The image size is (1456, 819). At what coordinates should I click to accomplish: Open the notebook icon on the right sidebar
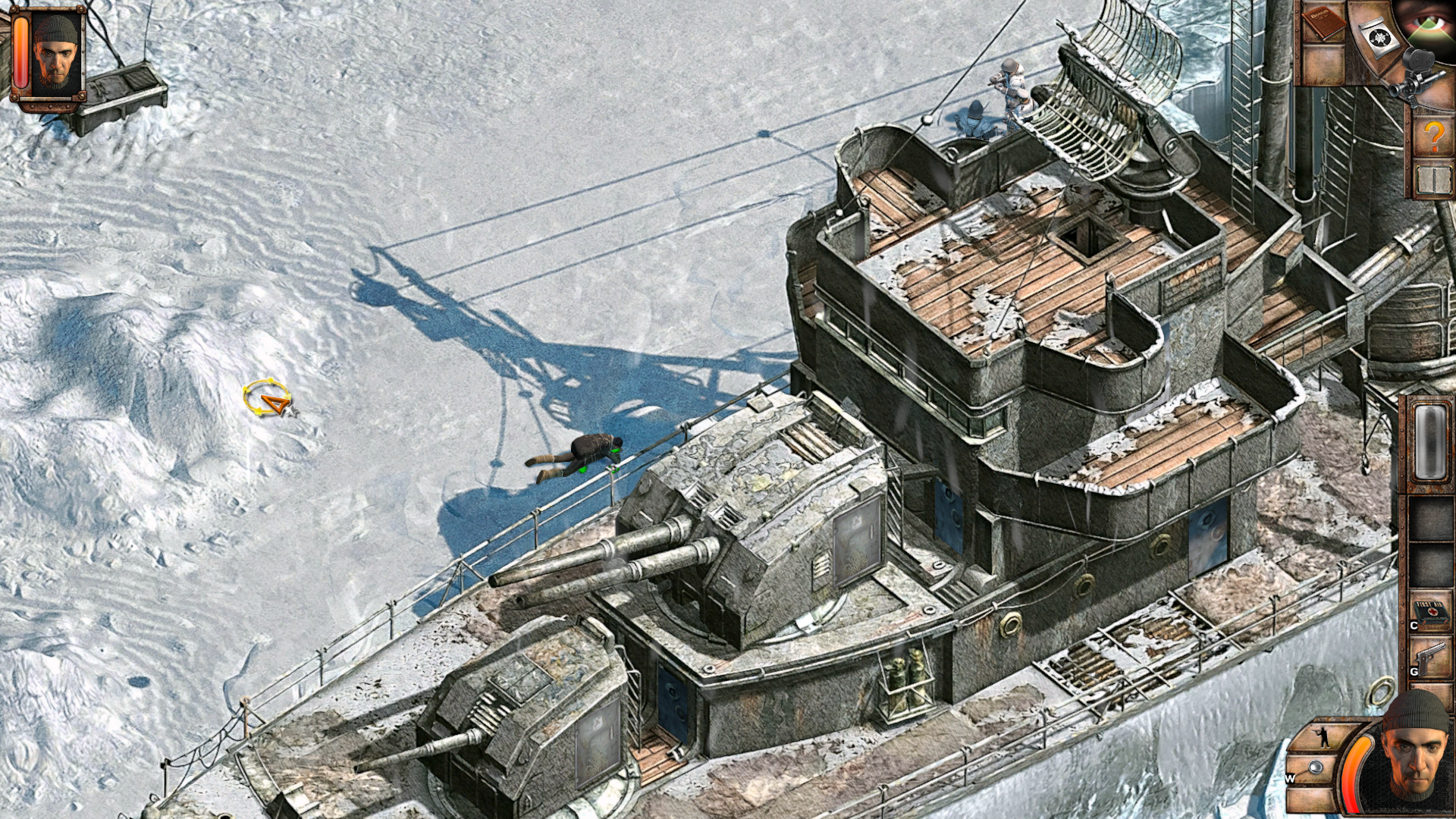[x=1435, y=179]
